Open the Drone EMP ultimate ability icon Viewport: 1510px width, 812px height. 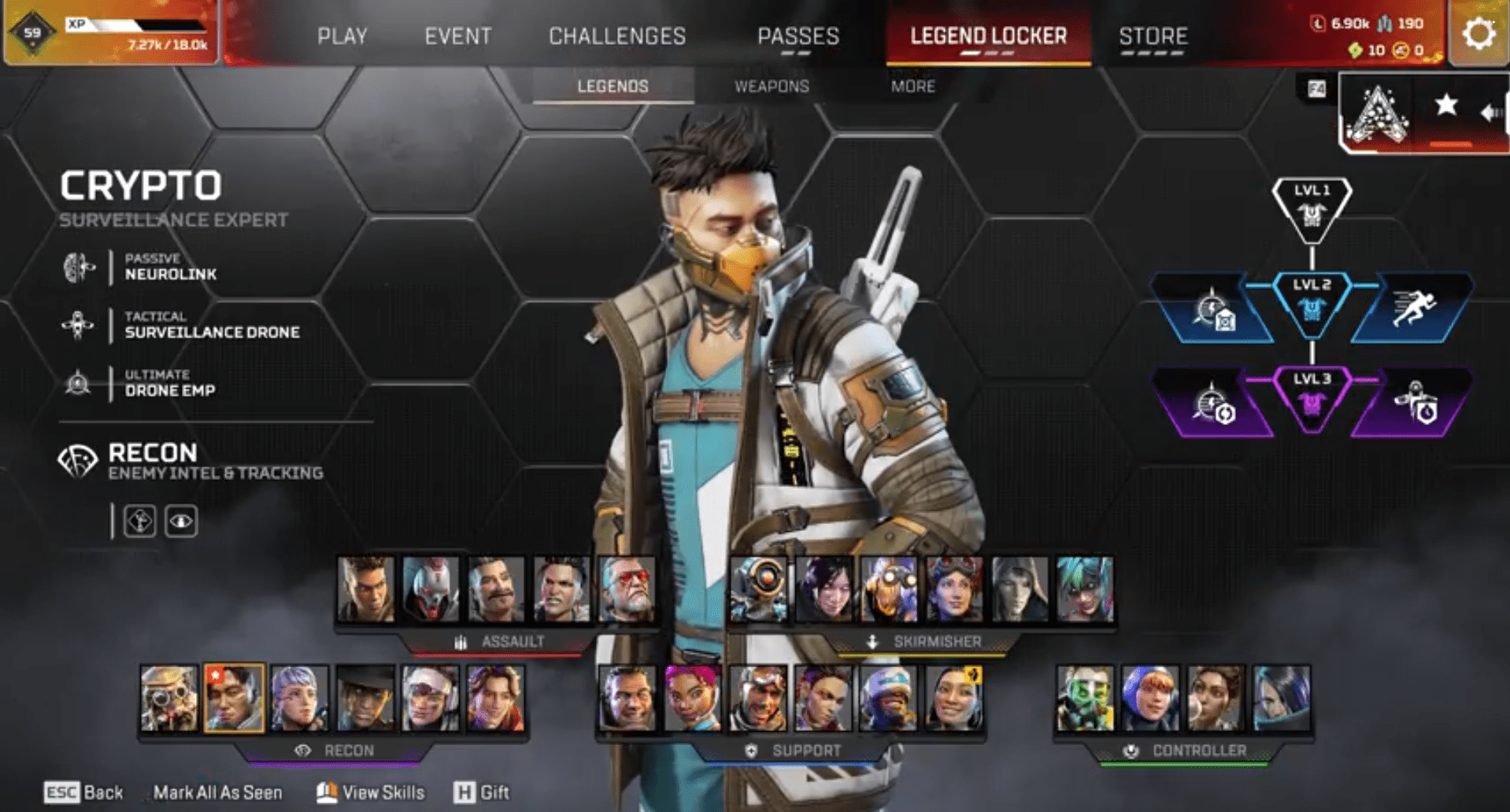point(77,382)
